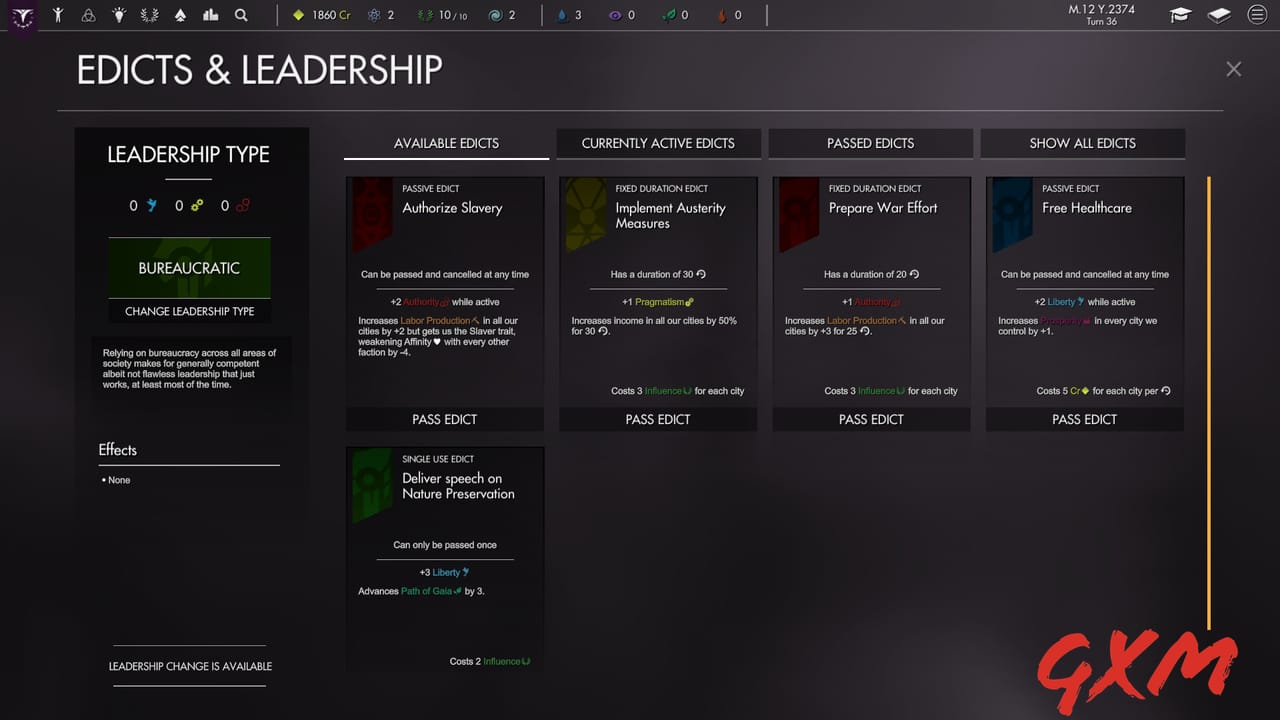Pass the Free Healthcare edict
Viewport: 1280px width, 720px height.
click(1084, 419)
